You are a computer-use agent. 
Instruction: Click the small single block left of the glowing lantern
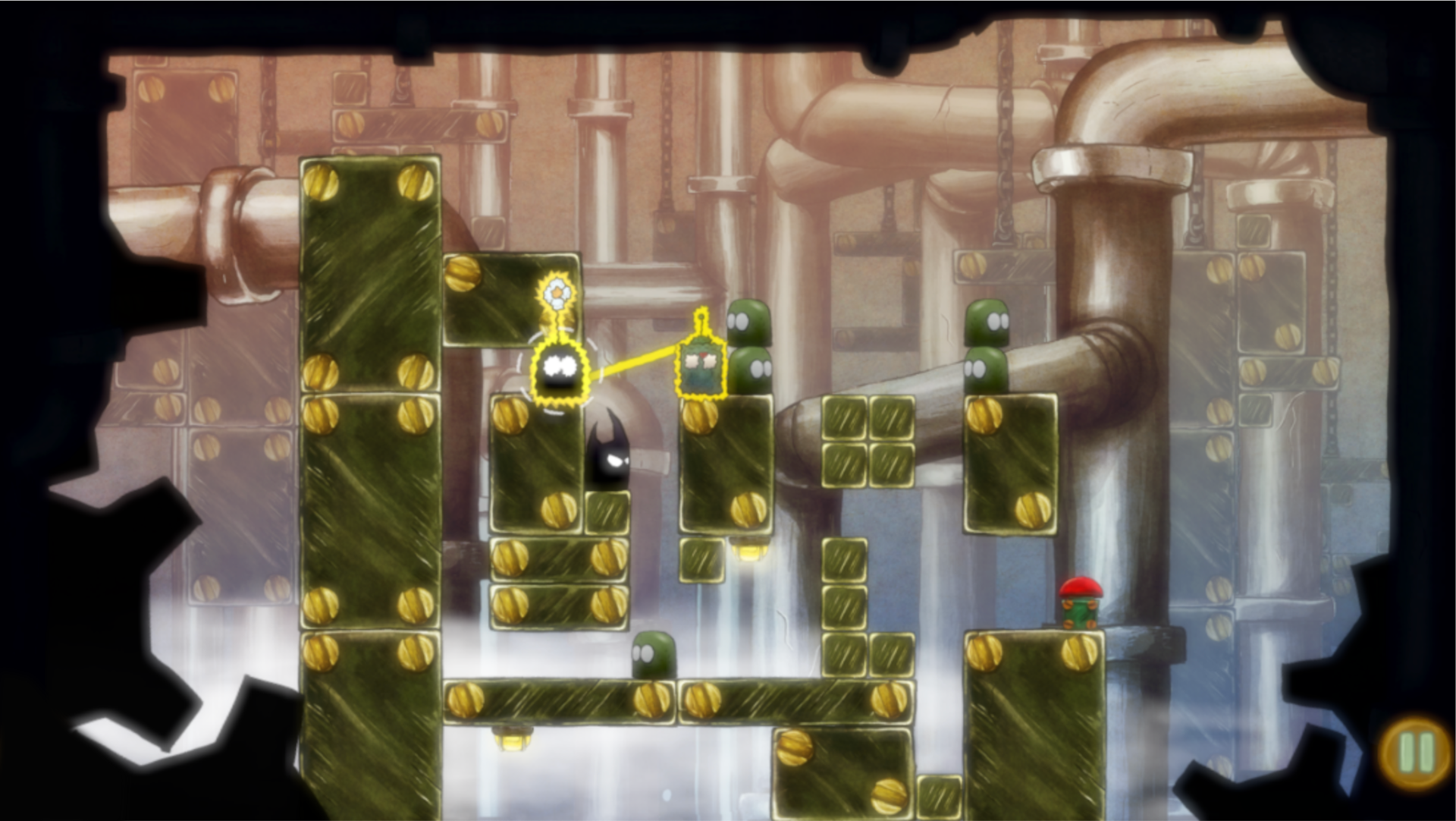pyautogui.click(x=702, y=560)
